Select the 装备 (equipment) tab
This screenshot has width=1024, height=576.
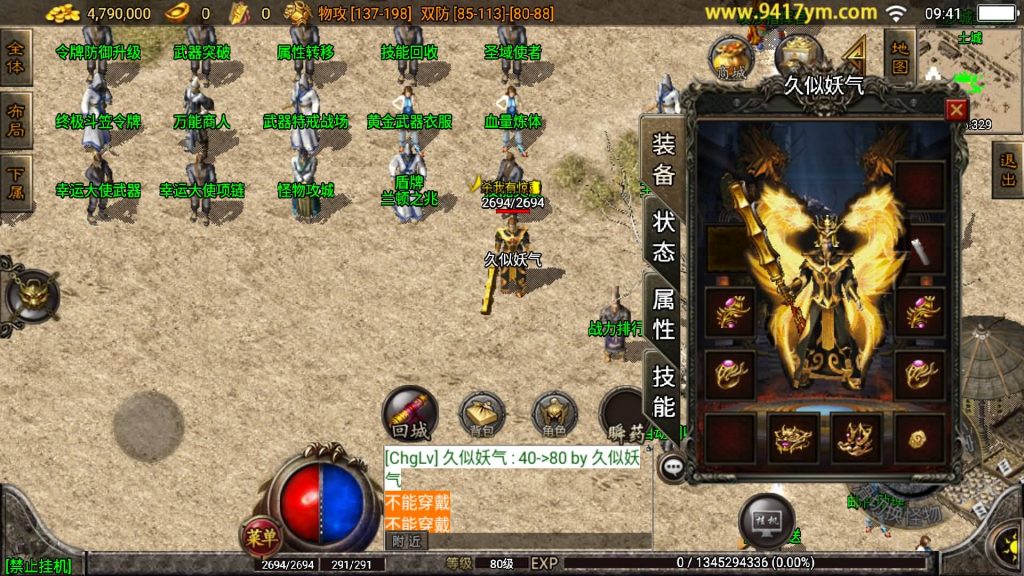(664, 159)
